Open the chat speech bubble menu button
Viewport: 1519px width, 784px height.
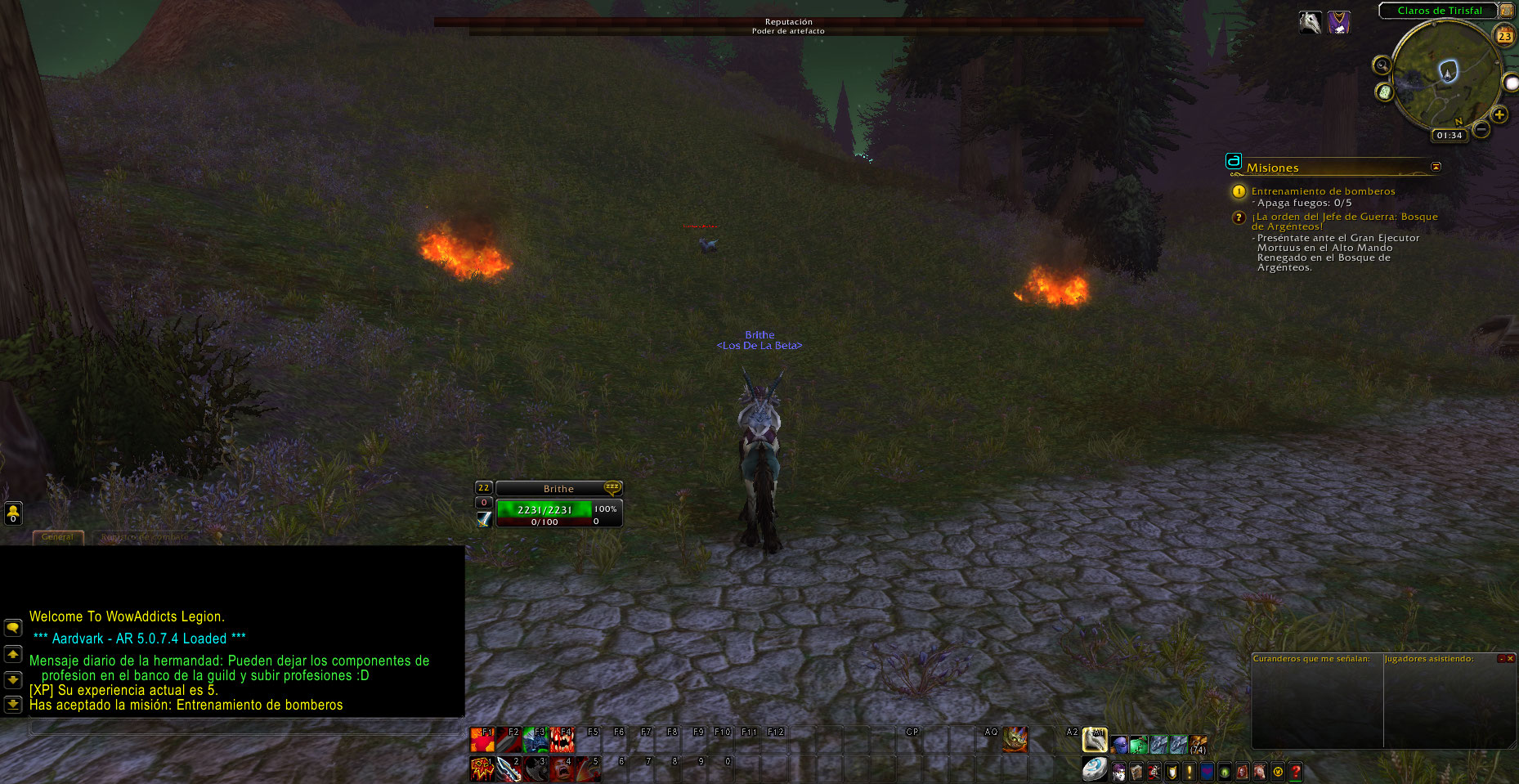[13, 627]
